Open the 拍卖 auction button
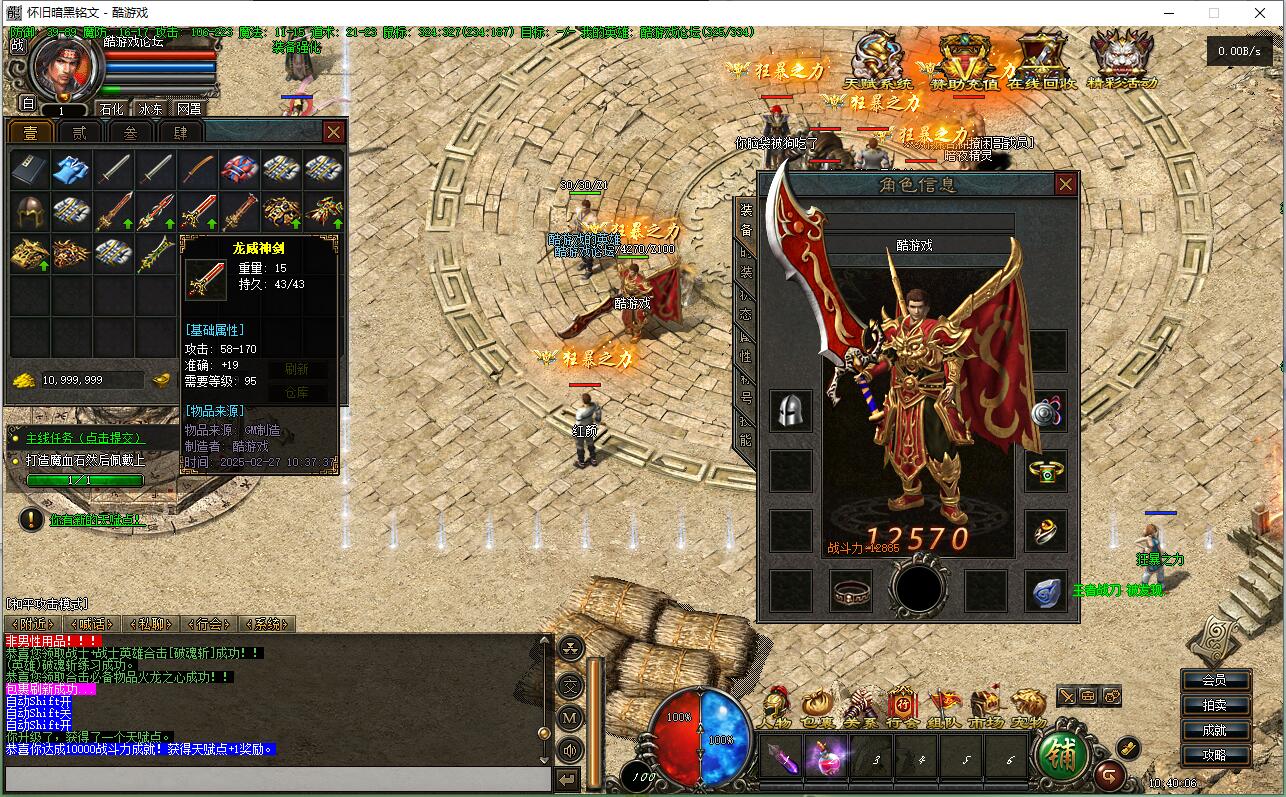Screen dimensions: 1286x797 [x=1214, y=705]
